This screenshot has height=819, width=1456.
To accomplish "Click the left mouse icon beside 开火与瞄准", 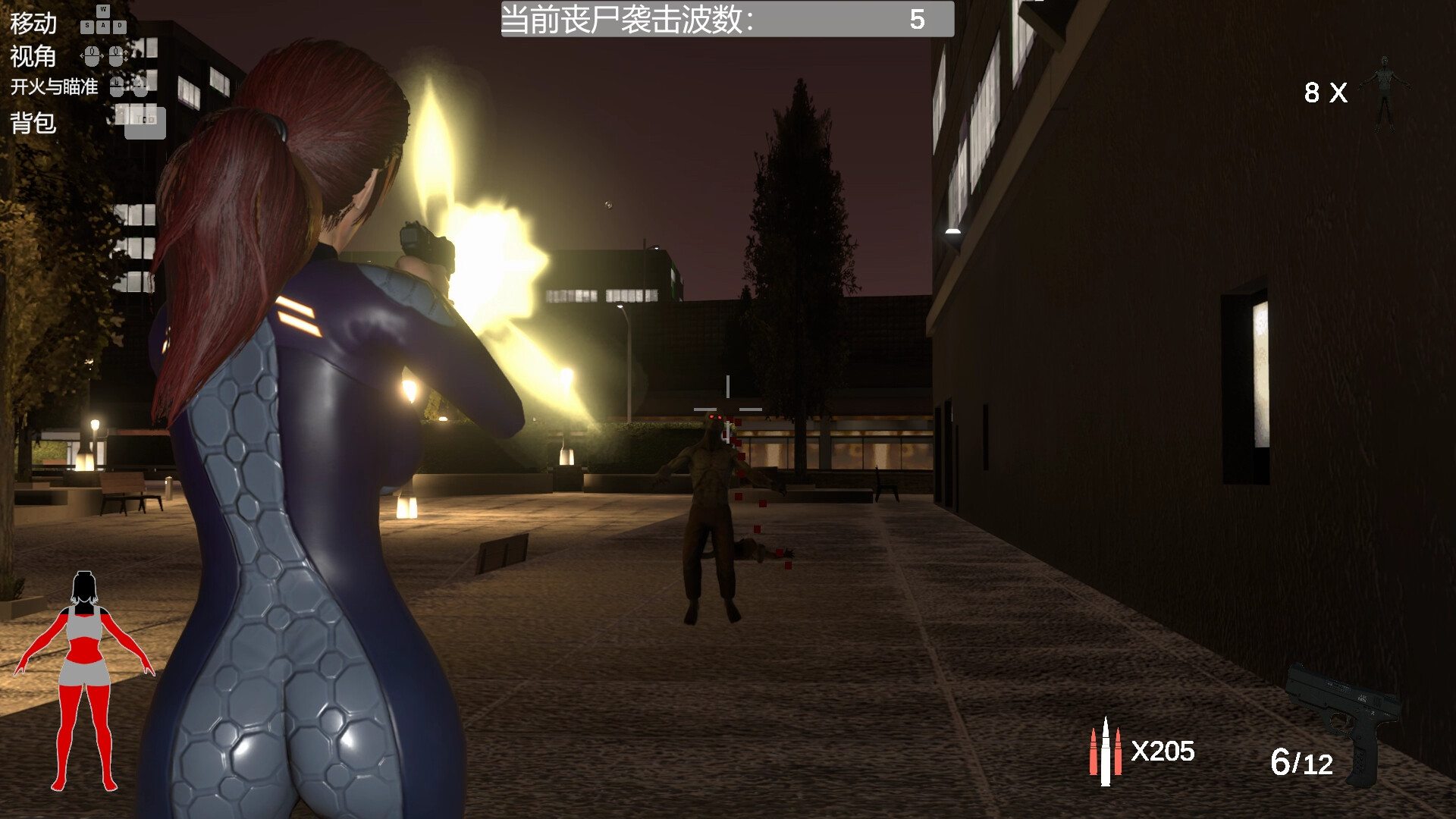I will 117,88.
